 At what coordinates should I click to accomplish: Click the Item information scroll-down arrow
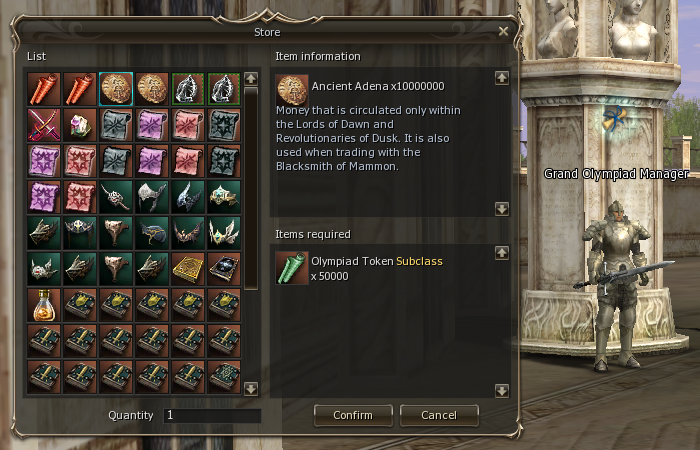pos(502,208)
